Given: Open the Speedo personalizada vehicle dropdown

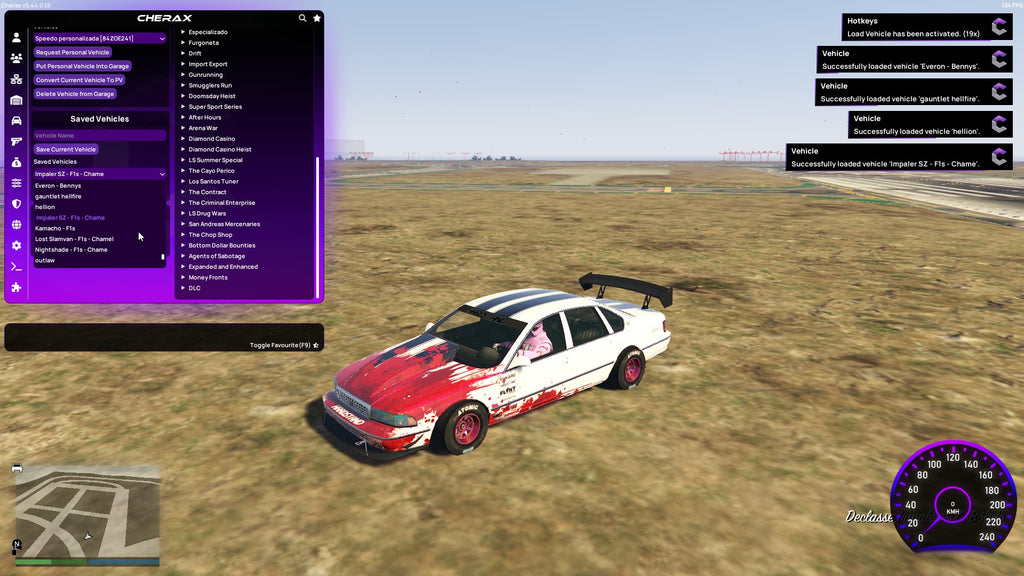Looking at the screenshot, I should [x=99, y=38].
